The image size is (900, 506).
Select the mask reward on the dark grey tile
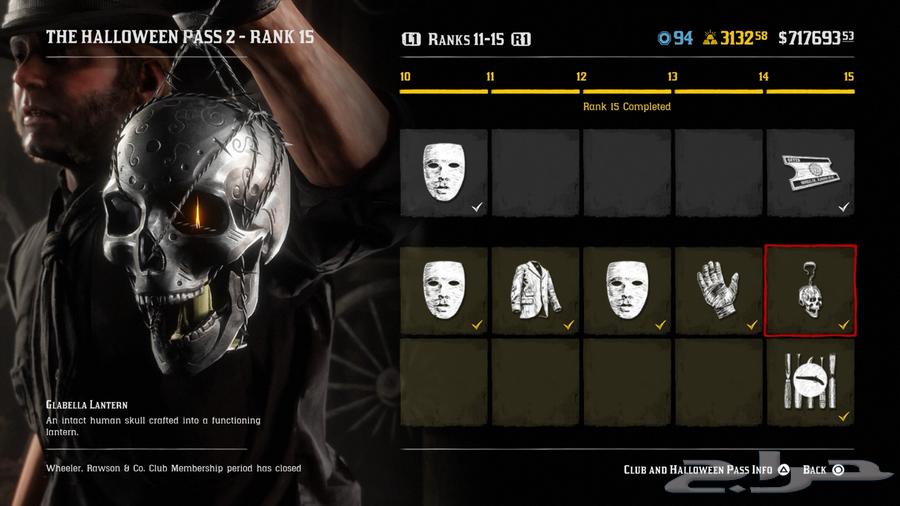pos(444,173)
